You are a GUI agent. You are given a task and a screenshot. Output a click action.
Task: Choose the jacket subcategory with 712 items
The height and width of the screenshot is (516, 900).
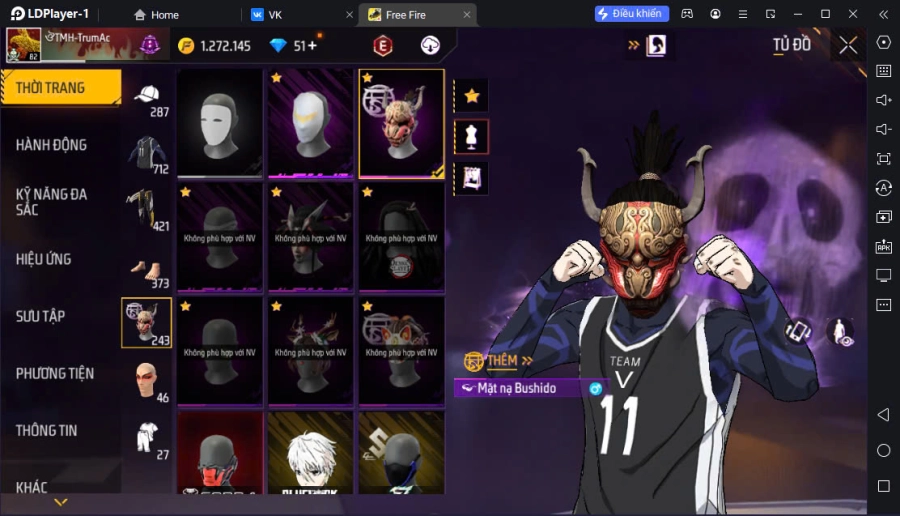(148, 155)
